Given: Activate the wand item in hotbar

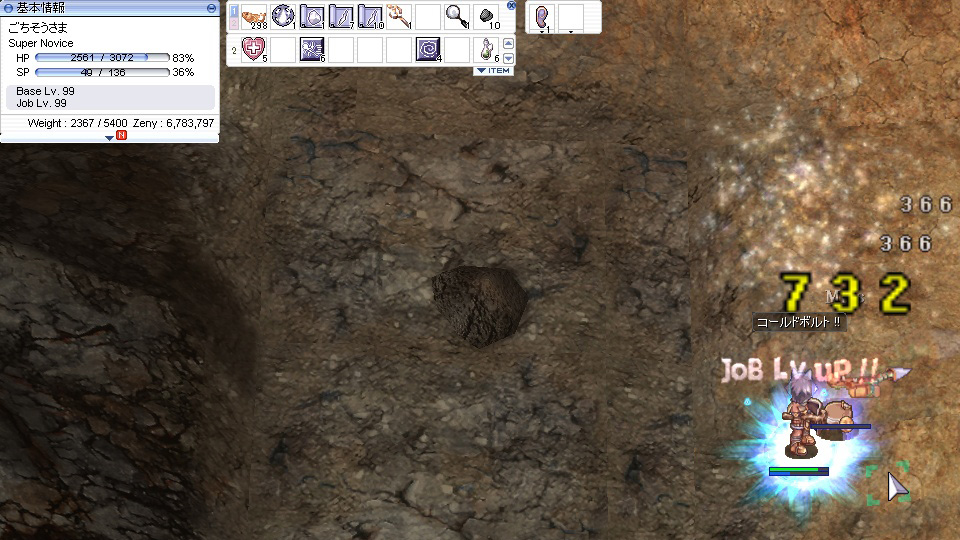Looking at the screenshot, I should point(399,16).
